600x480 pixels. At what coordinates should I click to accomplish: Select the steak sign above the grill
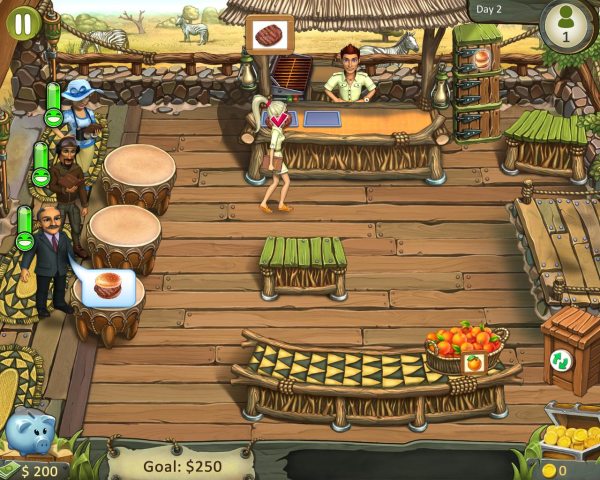[x=270, y=35]
